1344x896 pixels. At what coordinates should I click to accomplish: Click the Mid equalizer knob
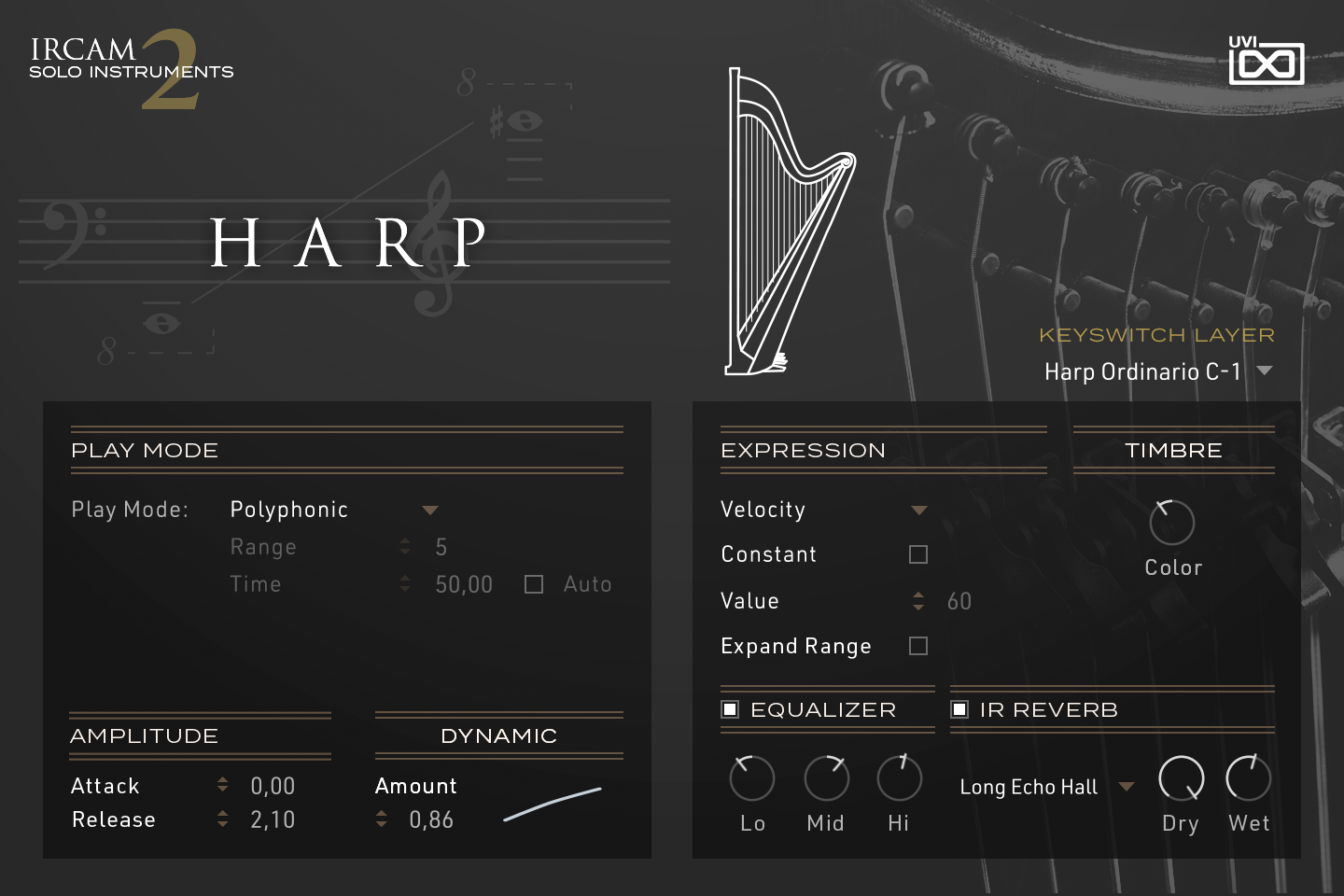pyautogui.click(x=825, y=778)
